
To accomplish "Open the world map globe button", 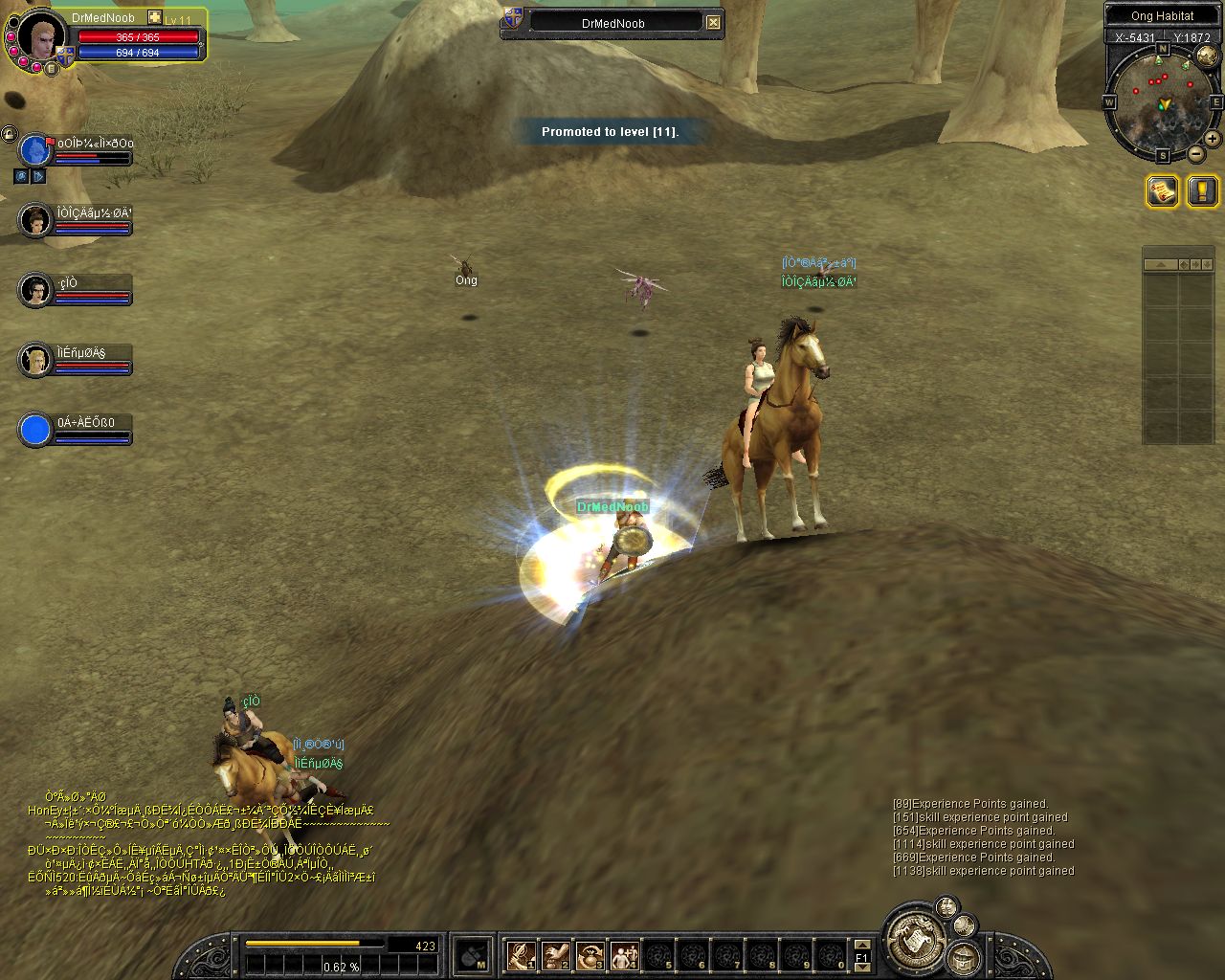I will click(x=1206, y=56).
